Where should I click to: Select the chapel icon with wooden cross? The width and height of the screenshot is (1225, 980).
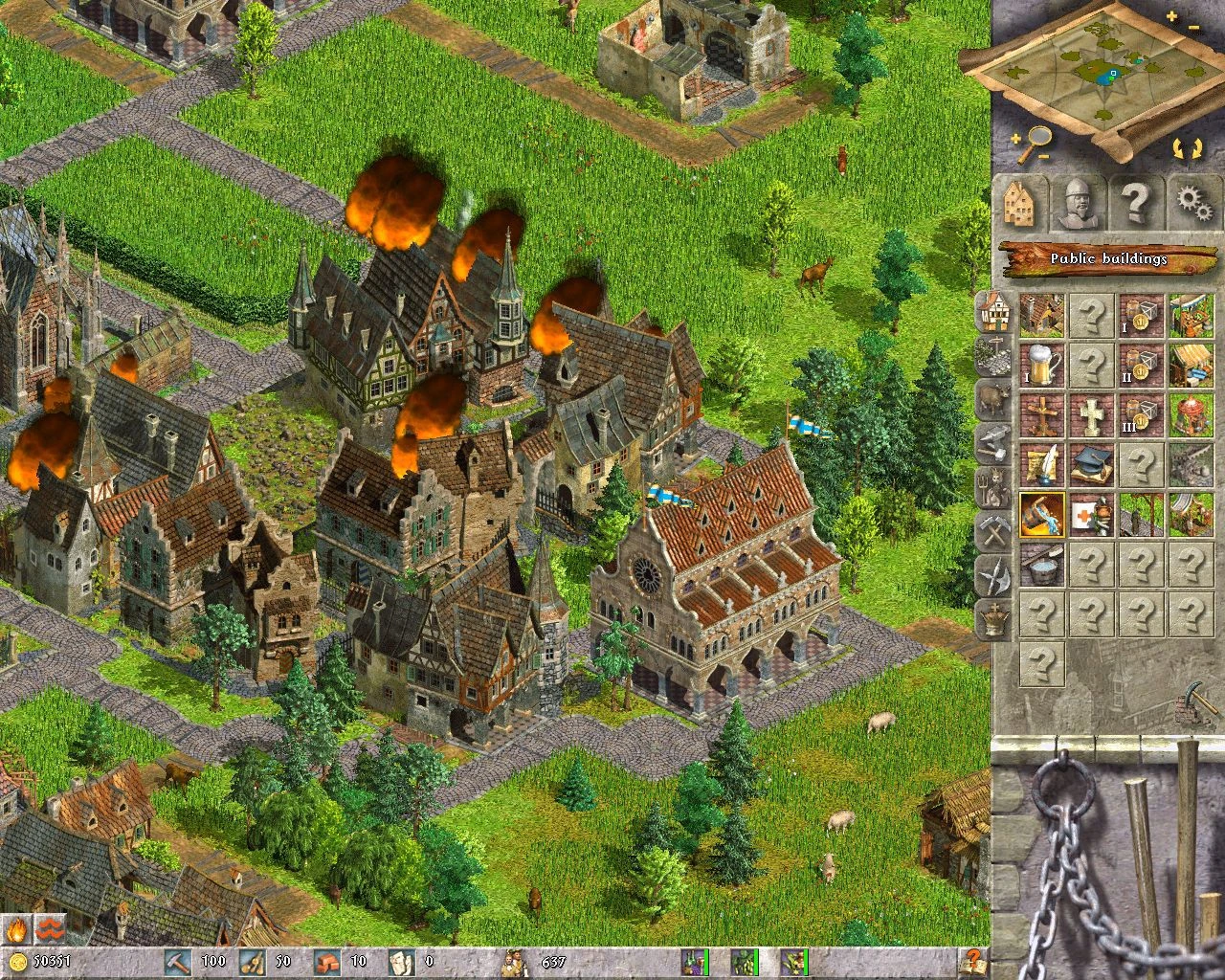click(x=1042, y=416)
